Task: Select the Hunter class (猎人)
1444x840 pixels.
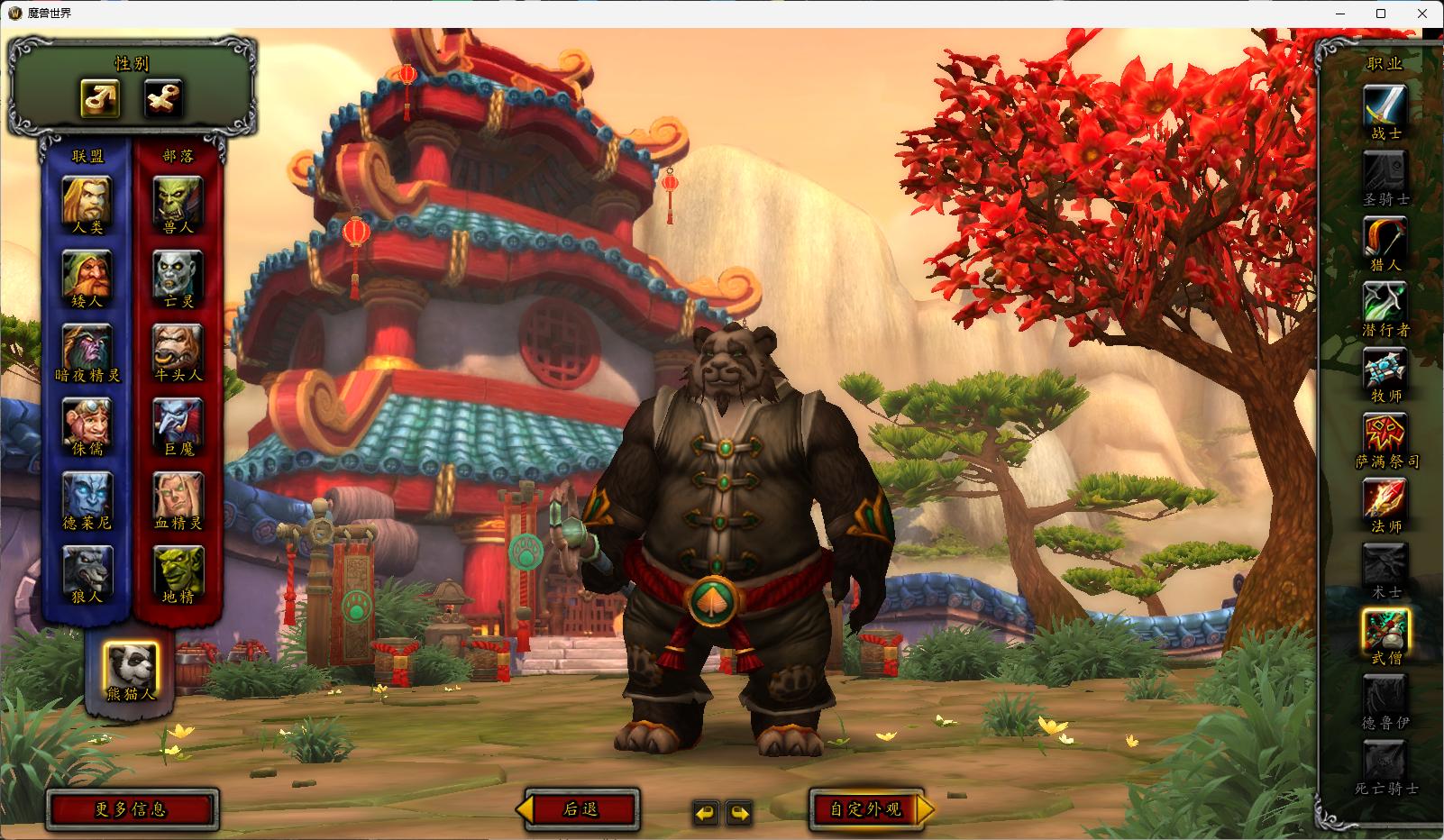Action: coord(1385,238)
